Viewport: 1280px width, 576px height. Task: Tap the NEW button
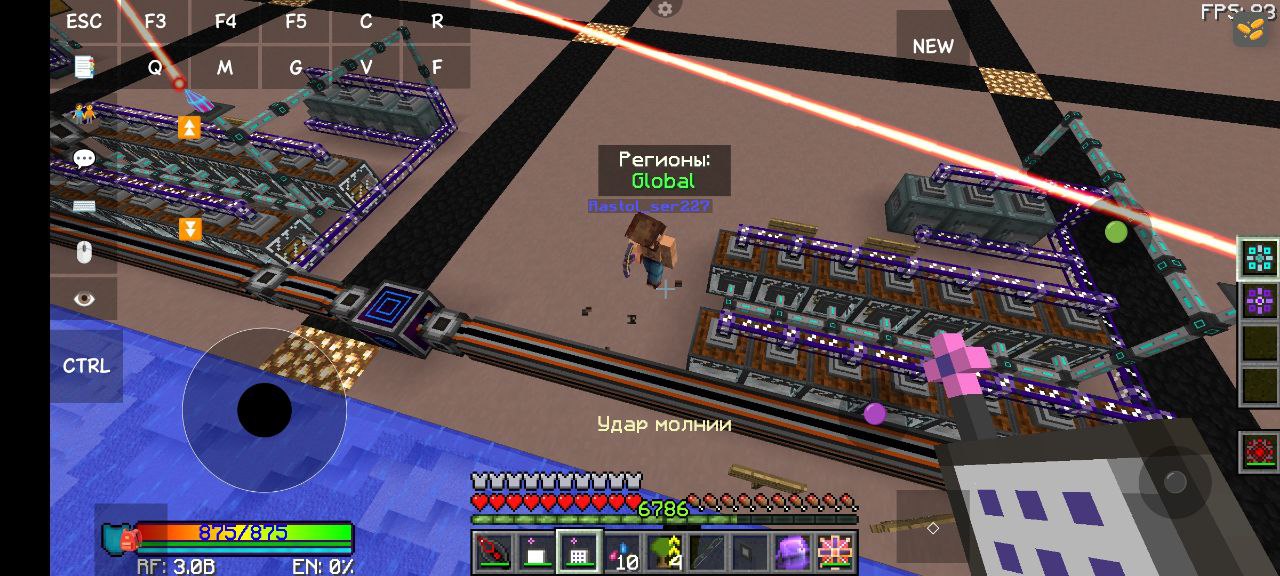(933, 46)
